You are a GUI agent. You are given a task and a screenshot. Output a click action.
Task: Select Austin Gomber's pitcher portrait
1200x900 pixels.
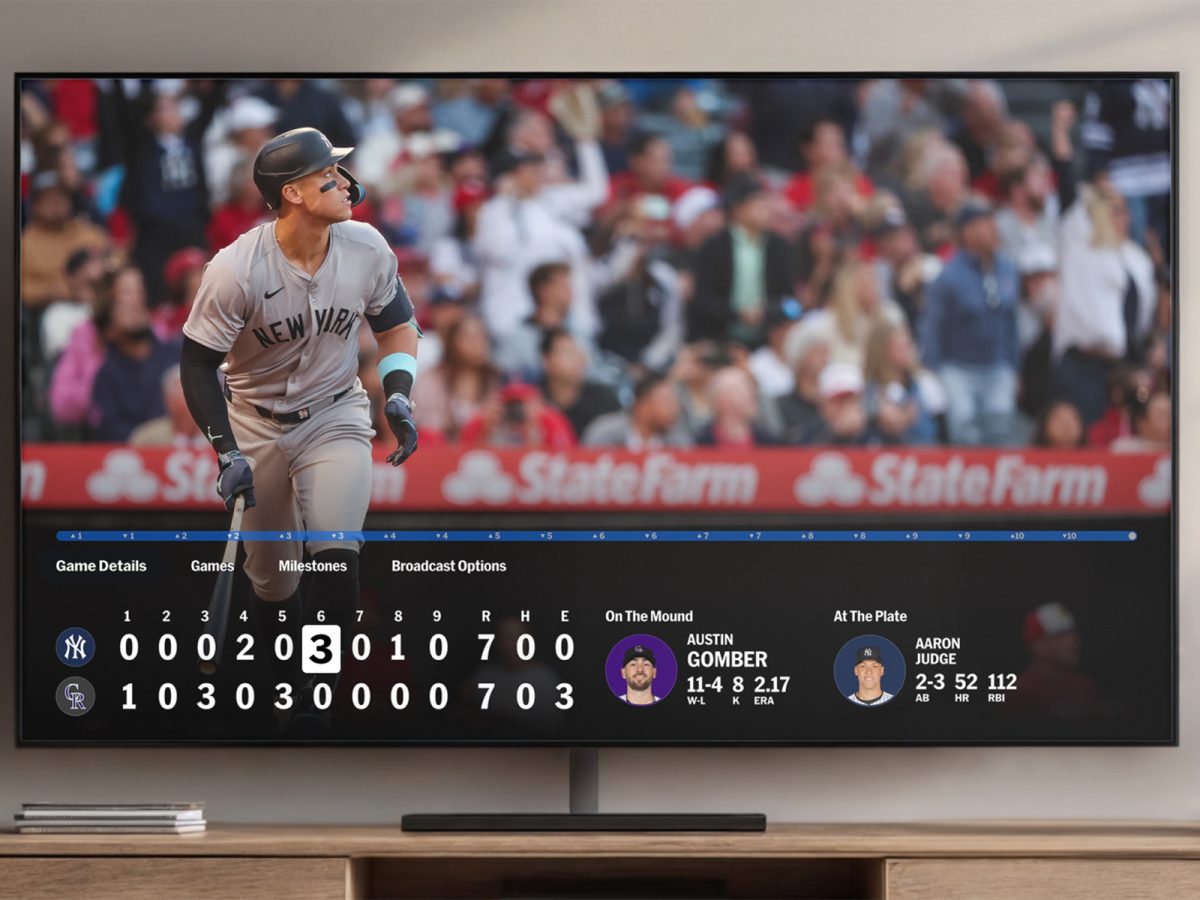[641, 669]
